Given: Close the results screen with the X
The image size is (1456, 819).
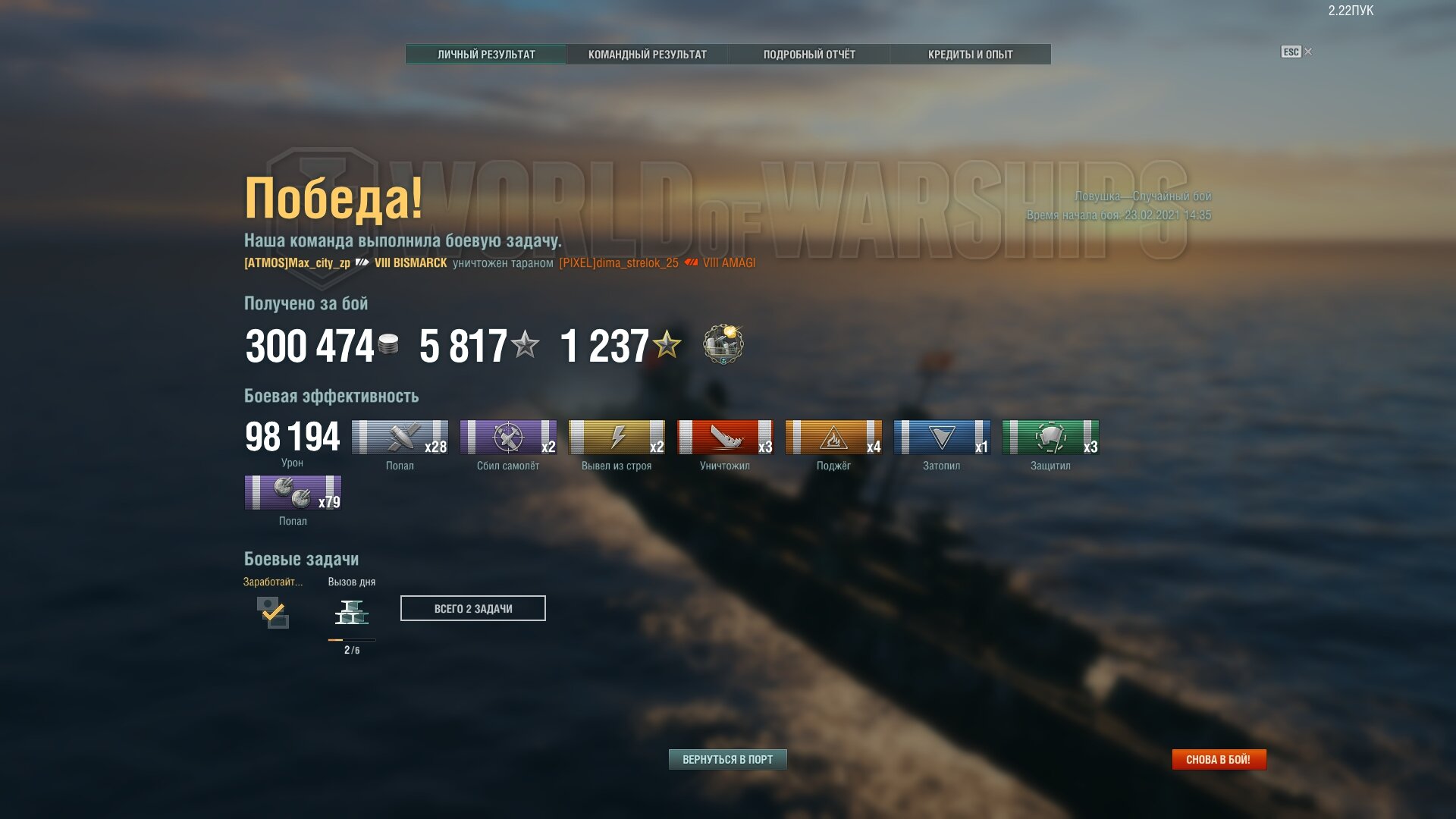Looking at the screenshot, I should (1308, 52).
